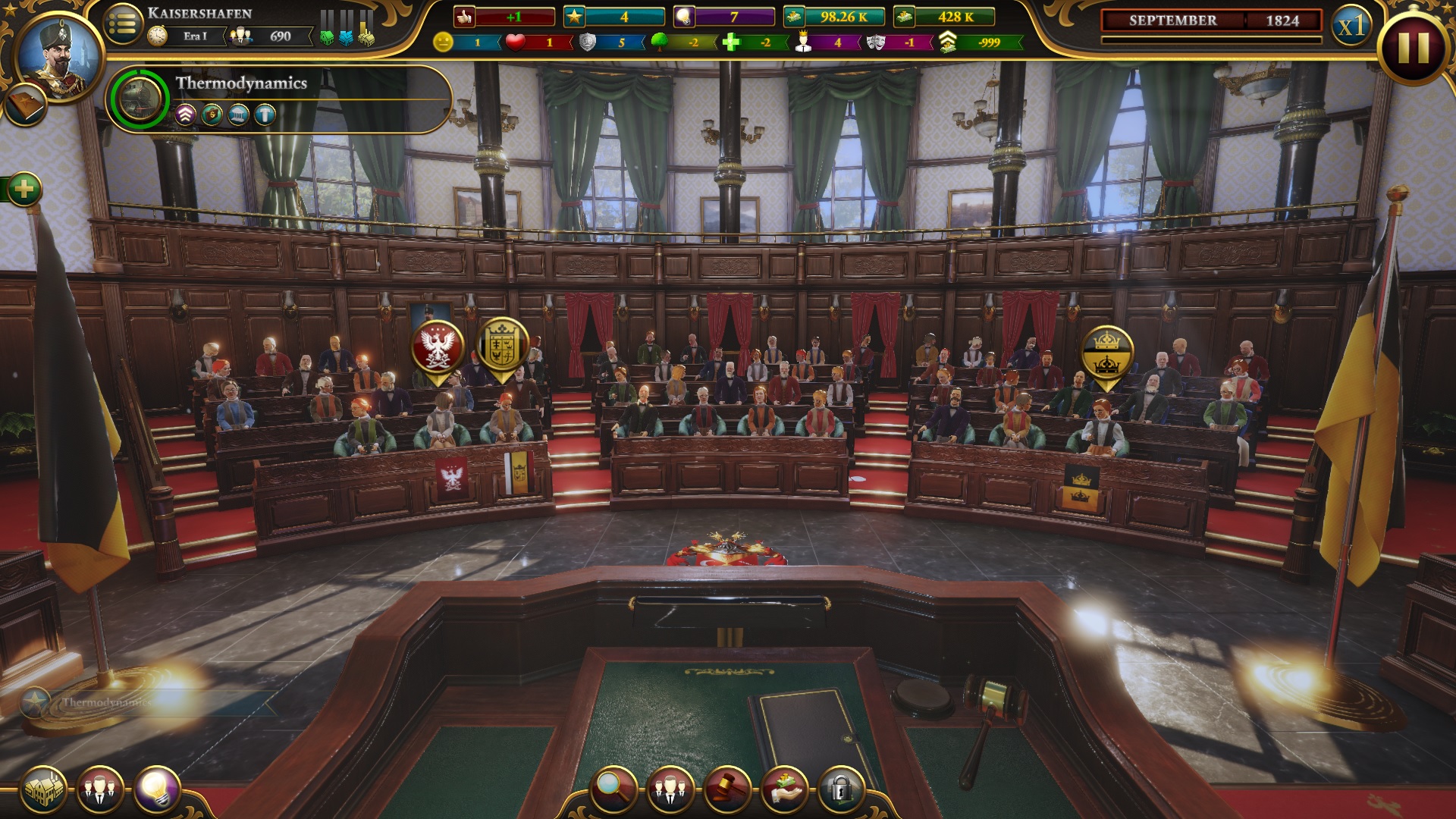Click the hand with money button
Viewport: 1456px width, 819px height.
(x=784, y=789)
